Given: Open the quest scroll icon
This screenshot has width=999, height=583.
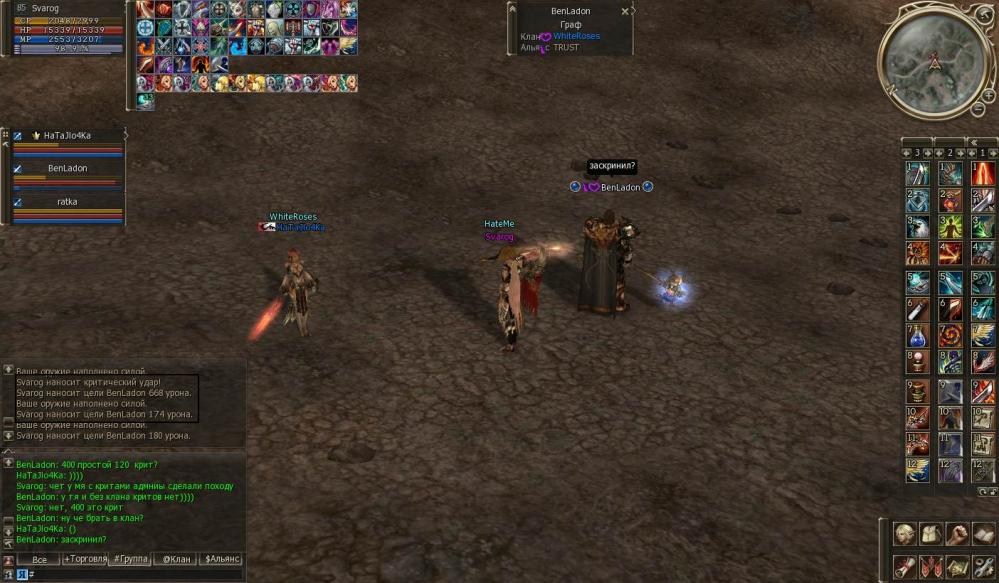Looking at the screenshot, I should coord(905,567).
